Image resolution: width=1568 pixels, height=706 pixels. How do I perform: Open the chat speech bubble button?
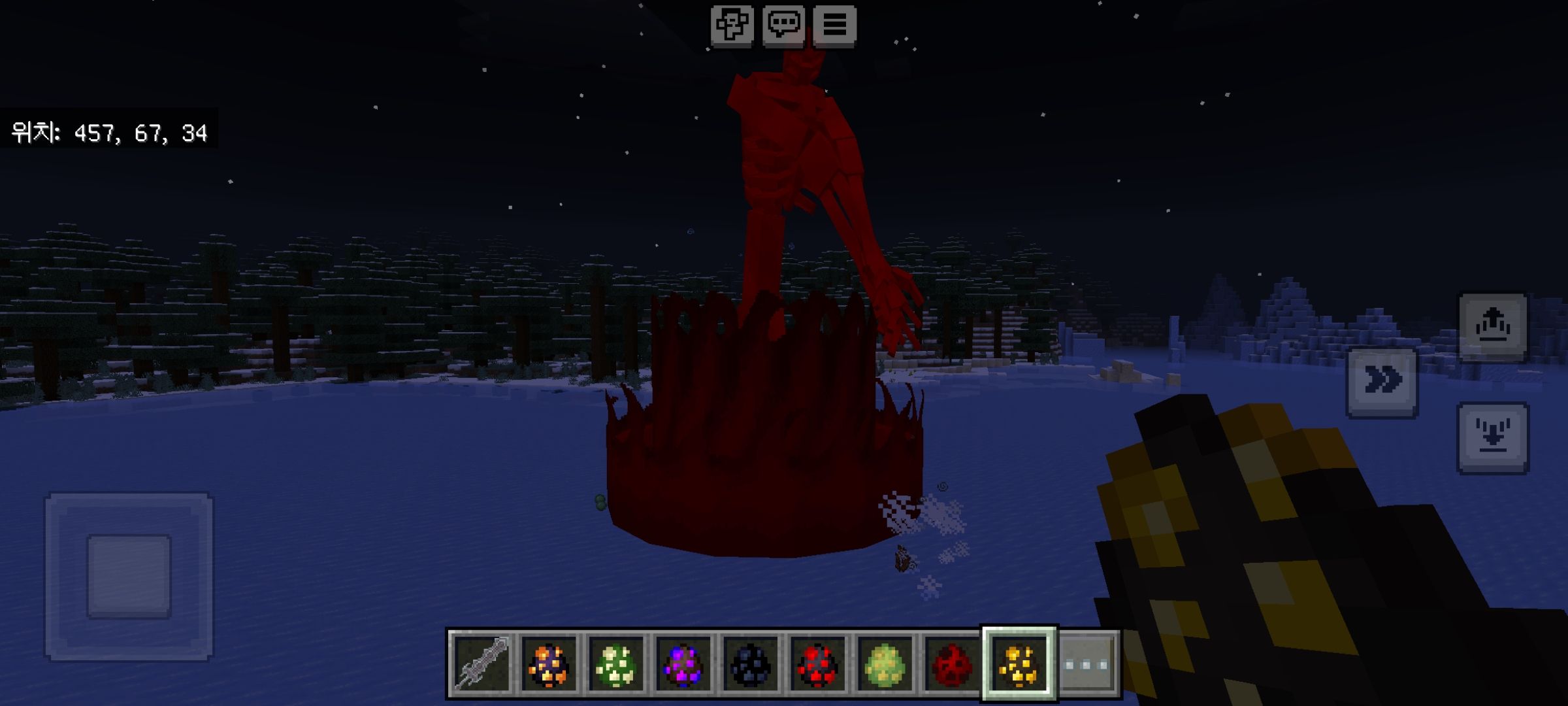pos(783,25)
